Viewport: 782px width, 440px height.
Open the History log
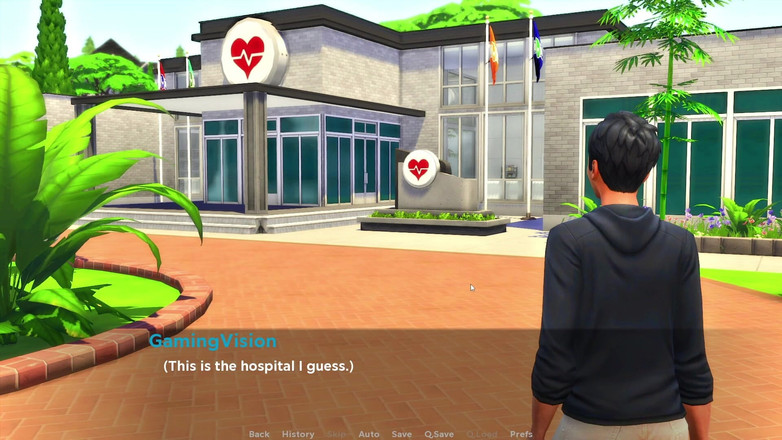pyautogui.click(x=298, y=434)
